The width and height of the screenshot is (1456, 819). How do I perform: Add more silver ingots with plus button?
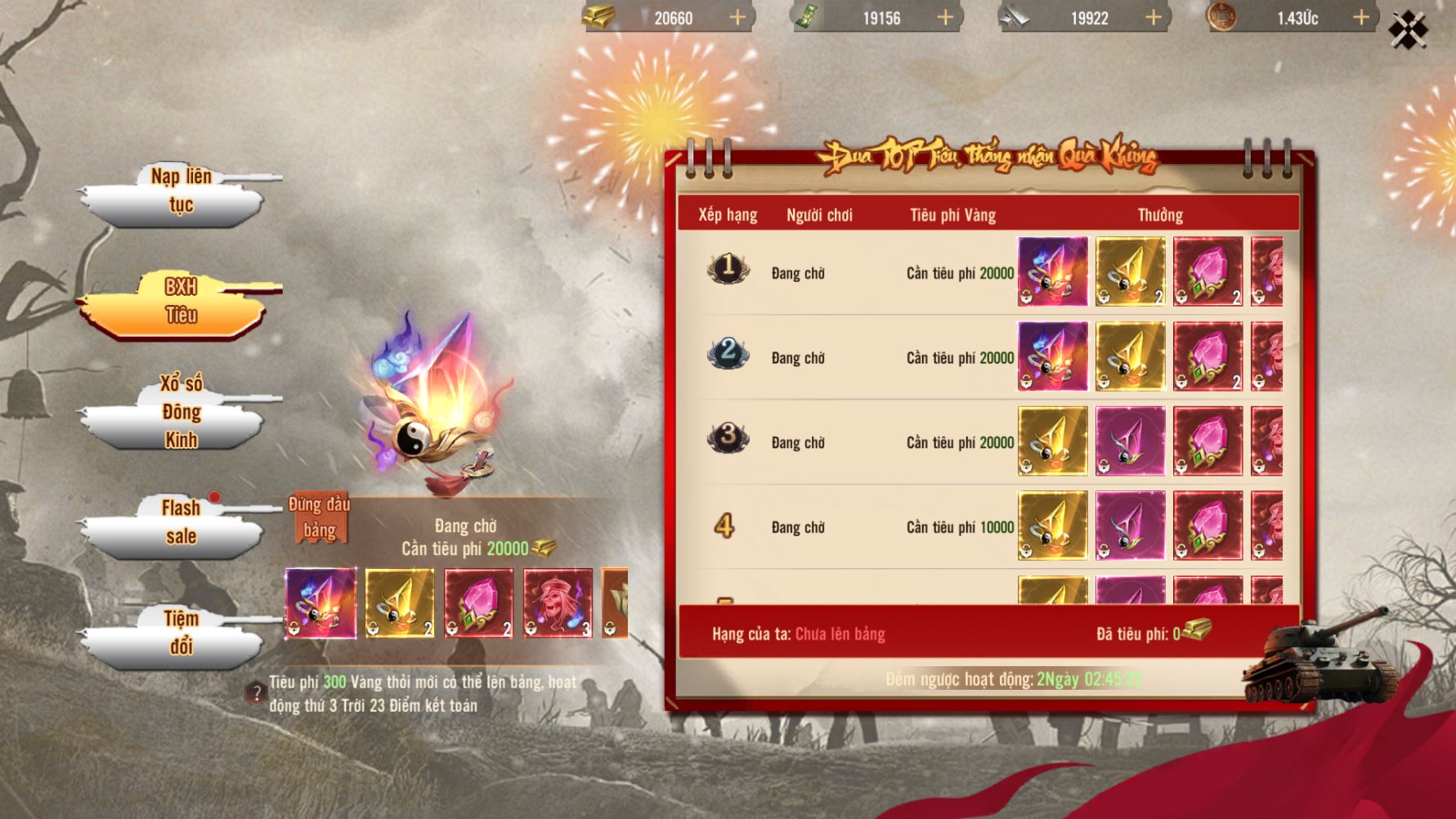pyautogui.click(x=1154, y=18)
